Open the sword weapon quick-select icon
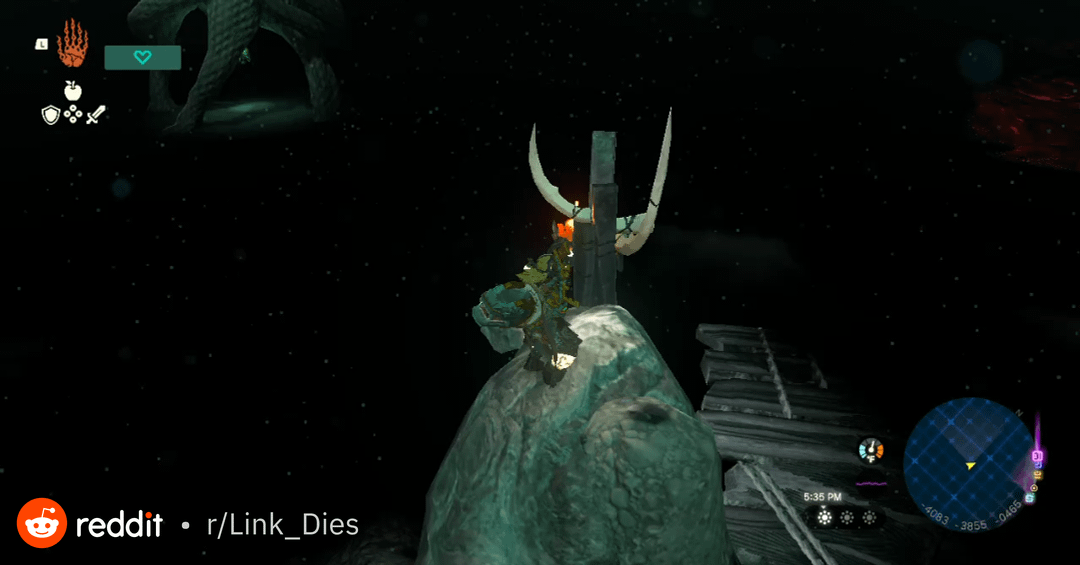The image size is (1080, 565). coord(95,115)
